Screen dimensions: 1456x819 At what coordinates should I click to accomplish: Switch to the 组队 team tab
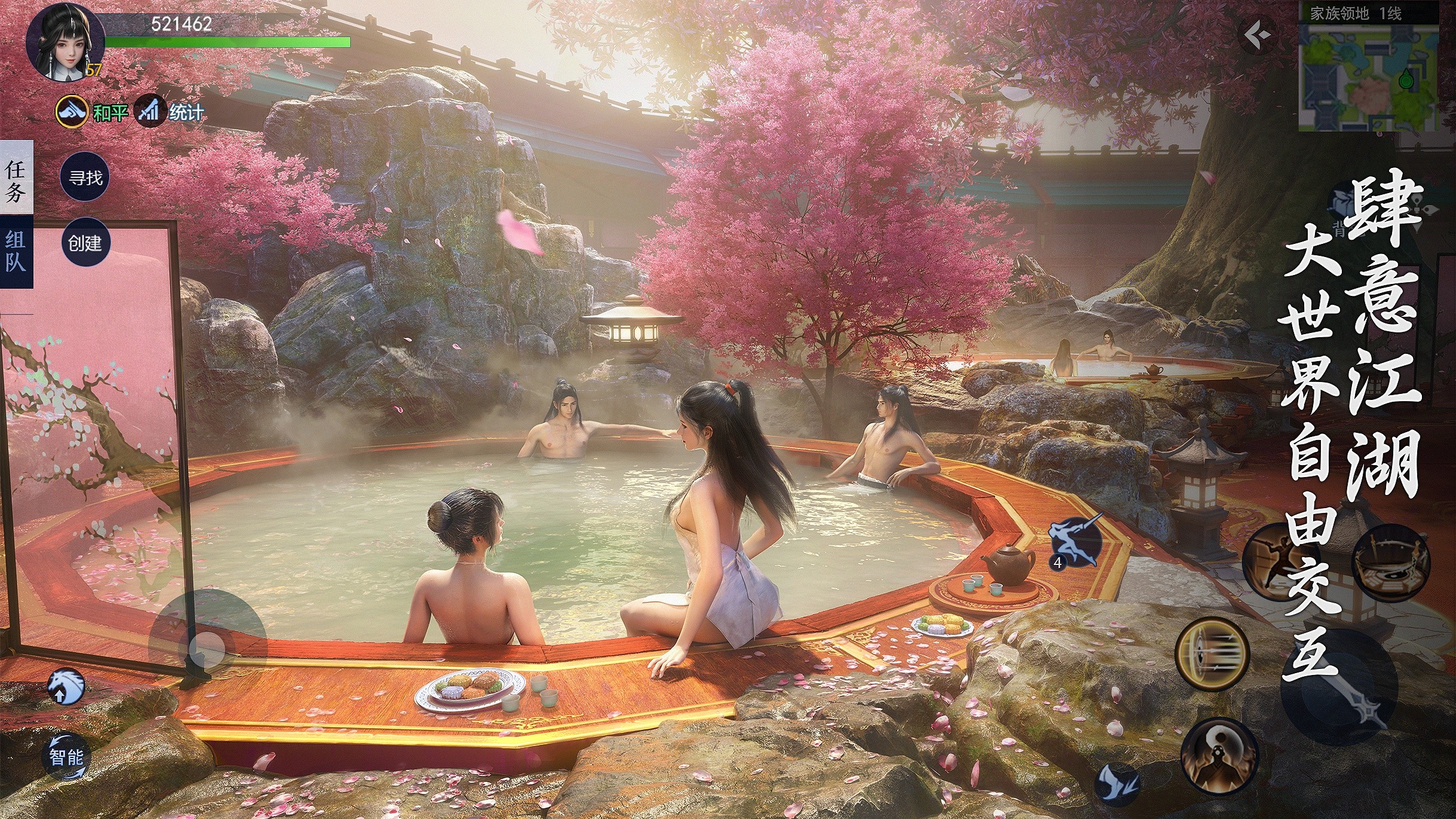(16, 252)
